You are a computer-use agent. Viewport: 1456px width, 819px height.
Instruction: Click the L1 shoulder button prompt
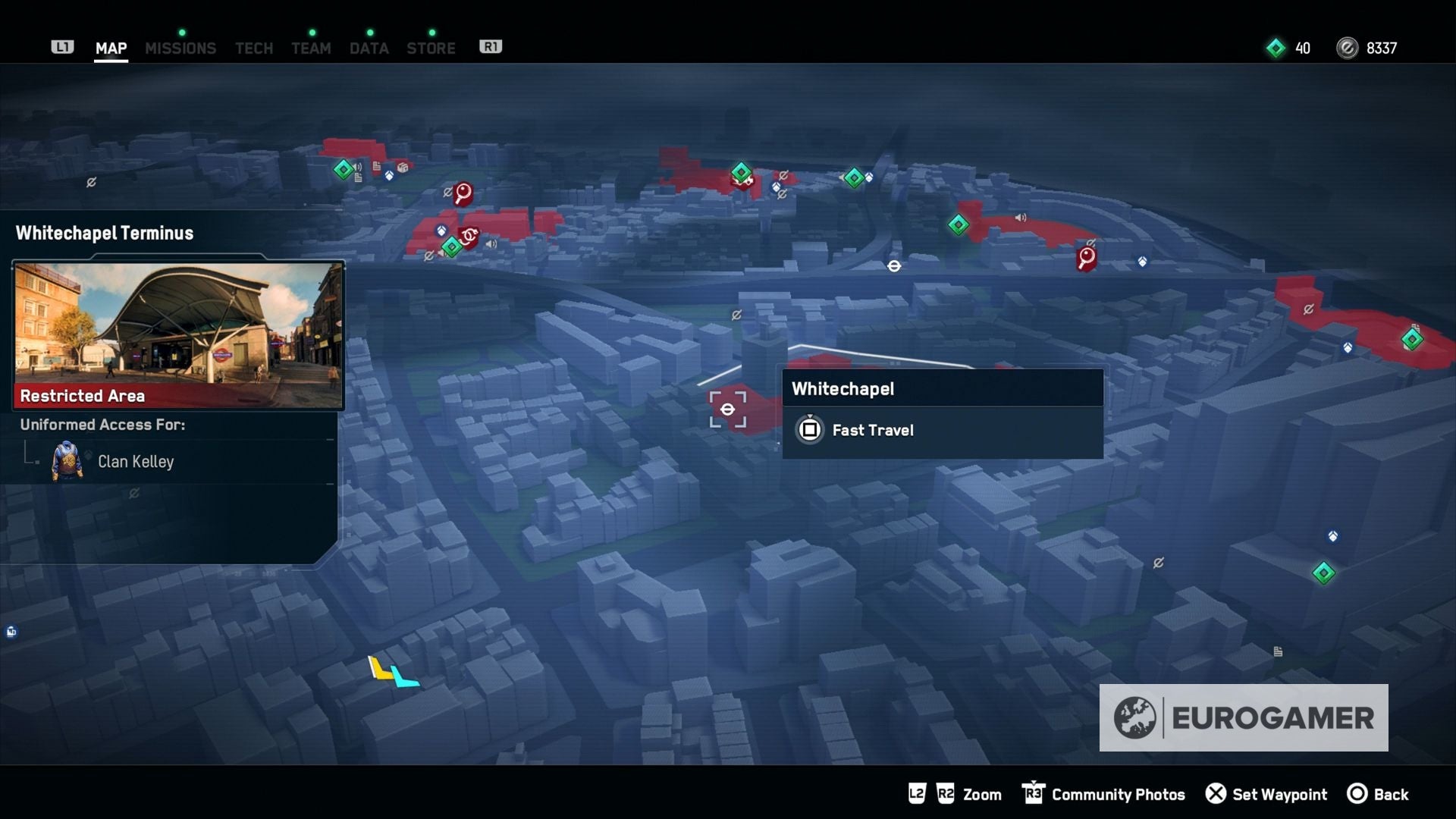tap(64, 46)
